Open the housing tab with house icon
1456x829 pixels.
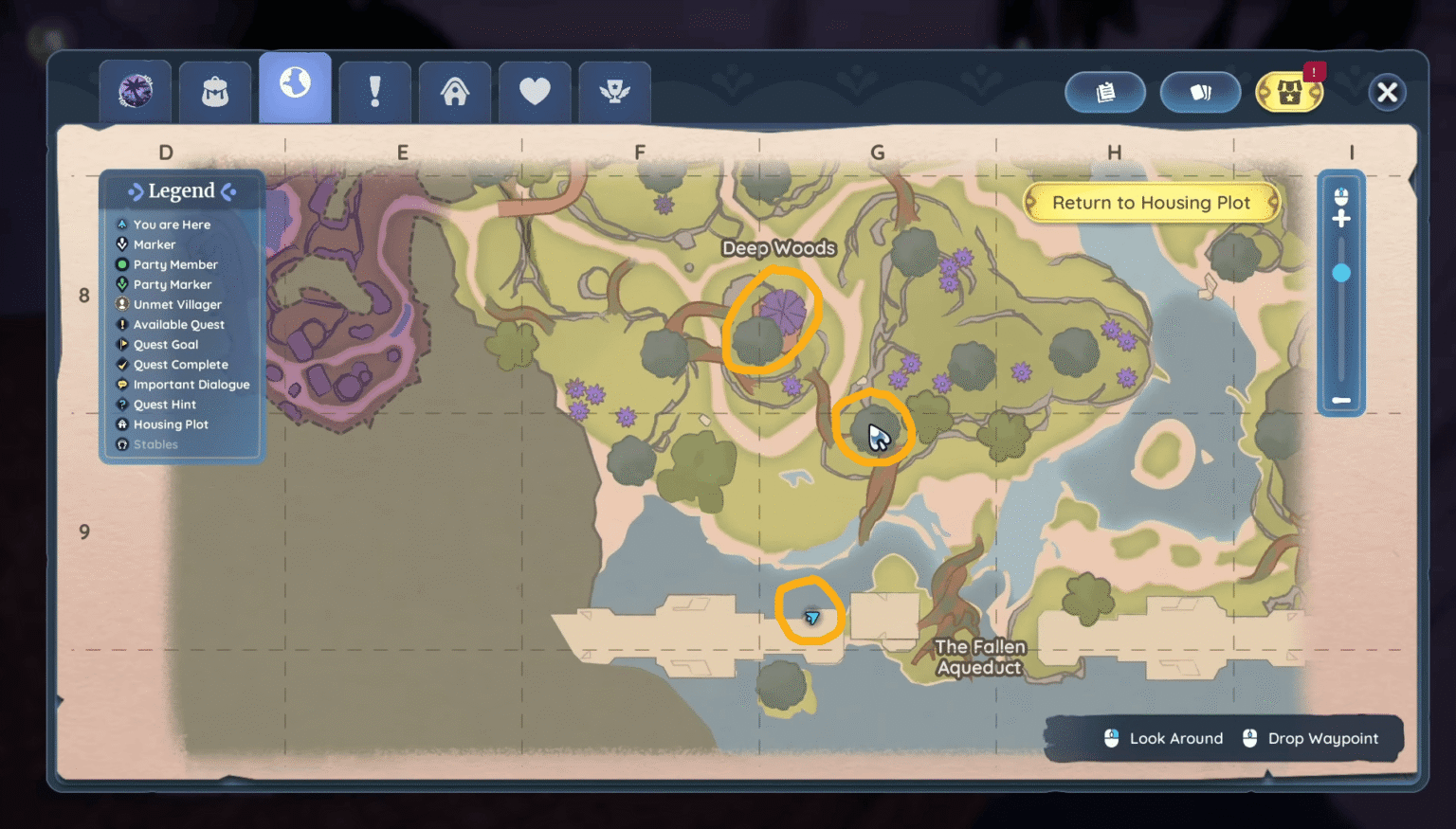(x=455, y=91)
